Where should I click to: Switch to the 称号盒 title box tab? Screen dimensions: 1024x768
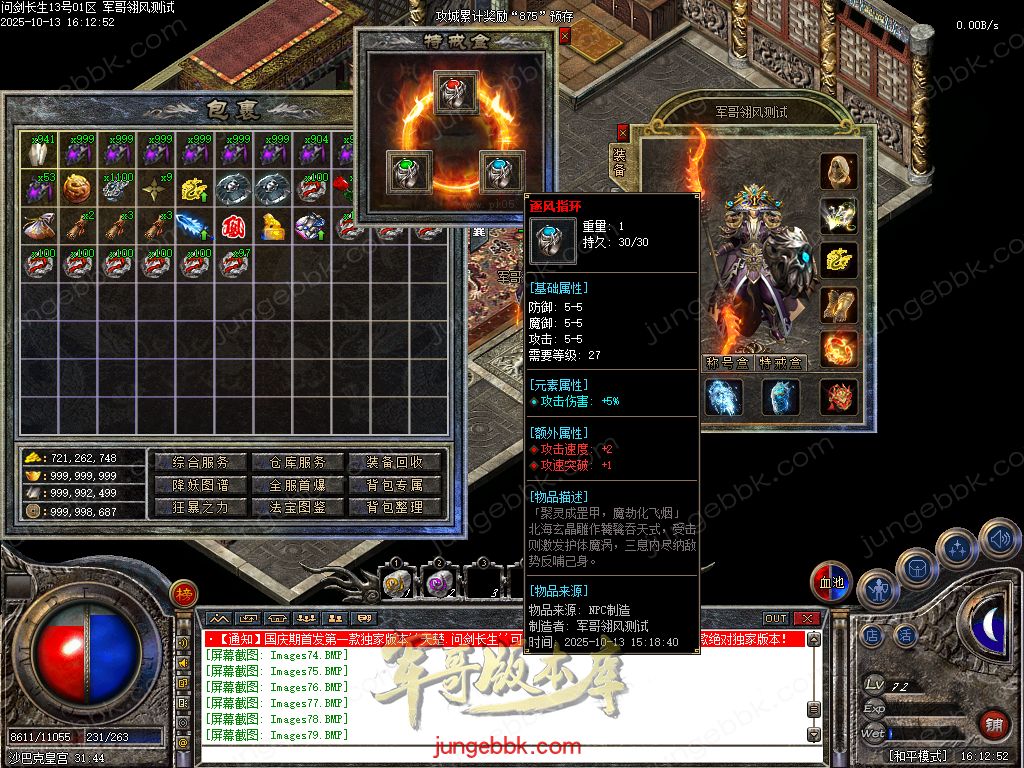click(727, 363)
